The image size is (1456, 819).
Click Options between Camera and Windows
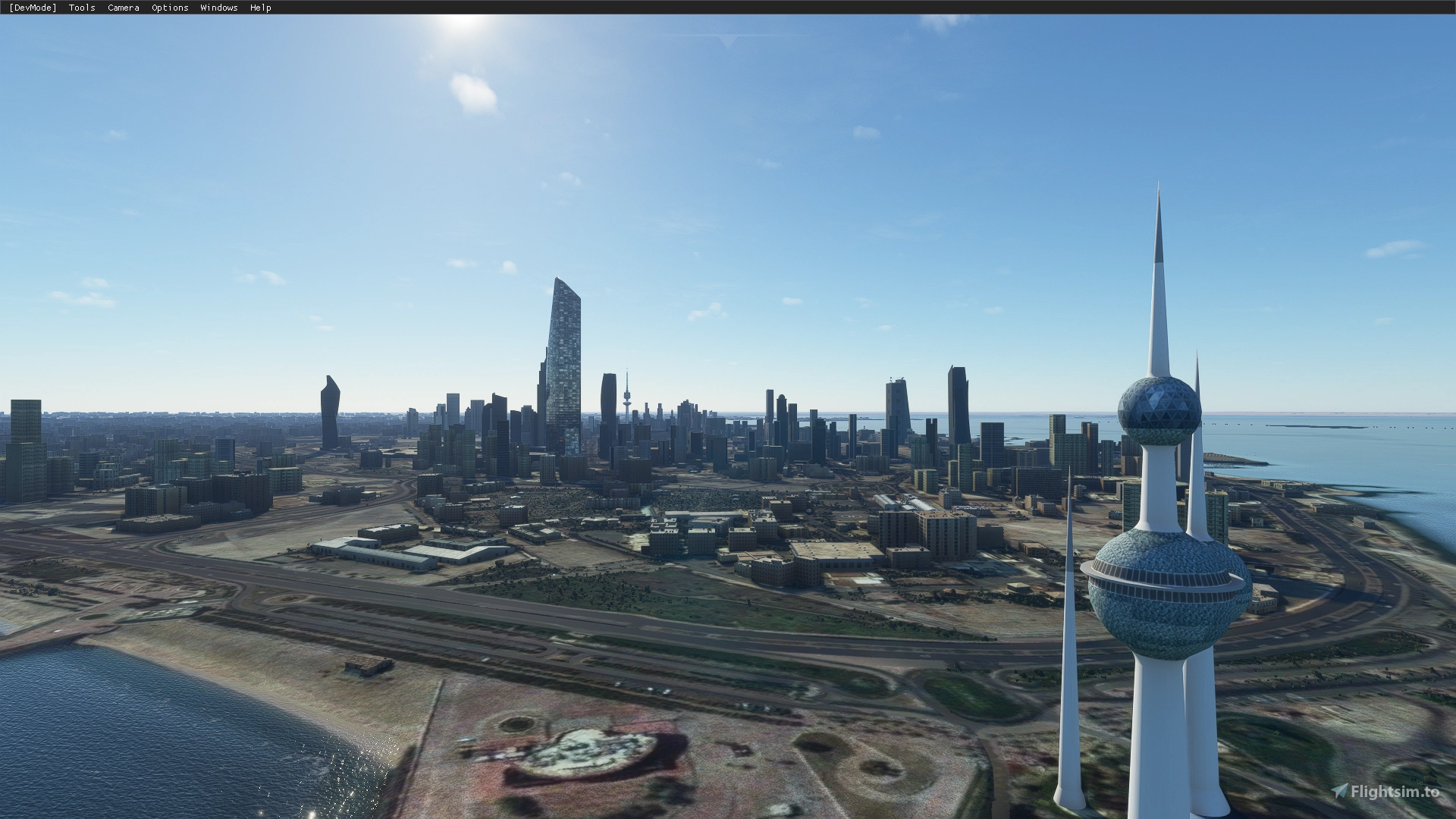click(x=170, y=8)
